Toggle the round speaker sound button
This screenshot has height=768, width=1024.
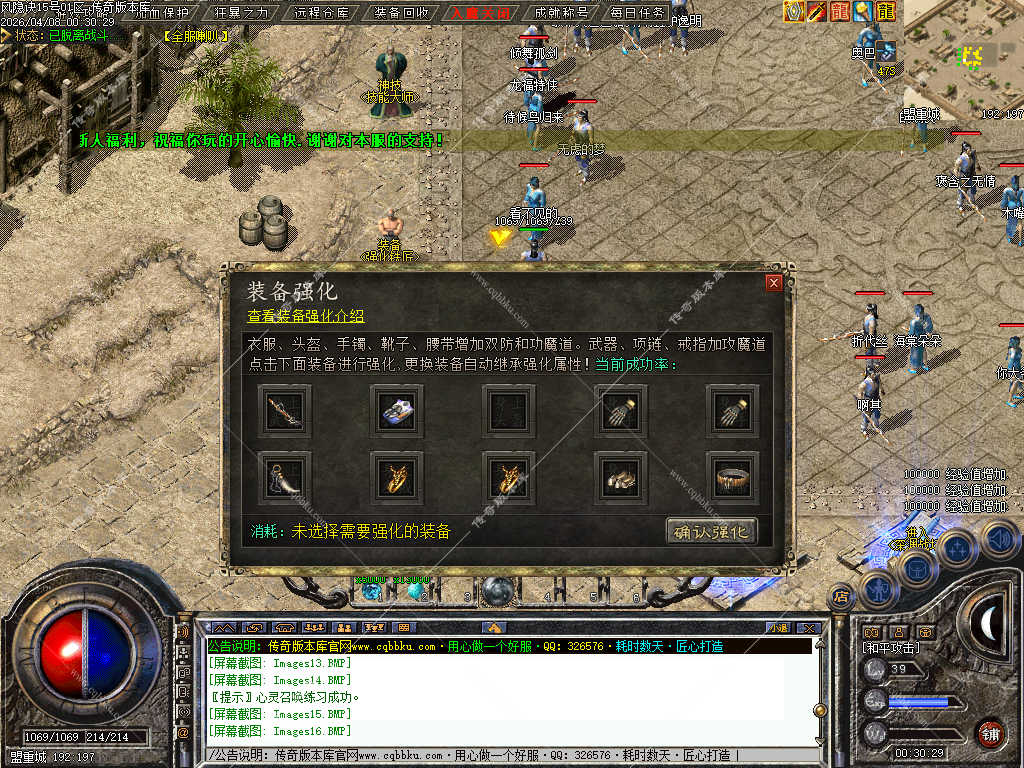[x=999, y=539]
